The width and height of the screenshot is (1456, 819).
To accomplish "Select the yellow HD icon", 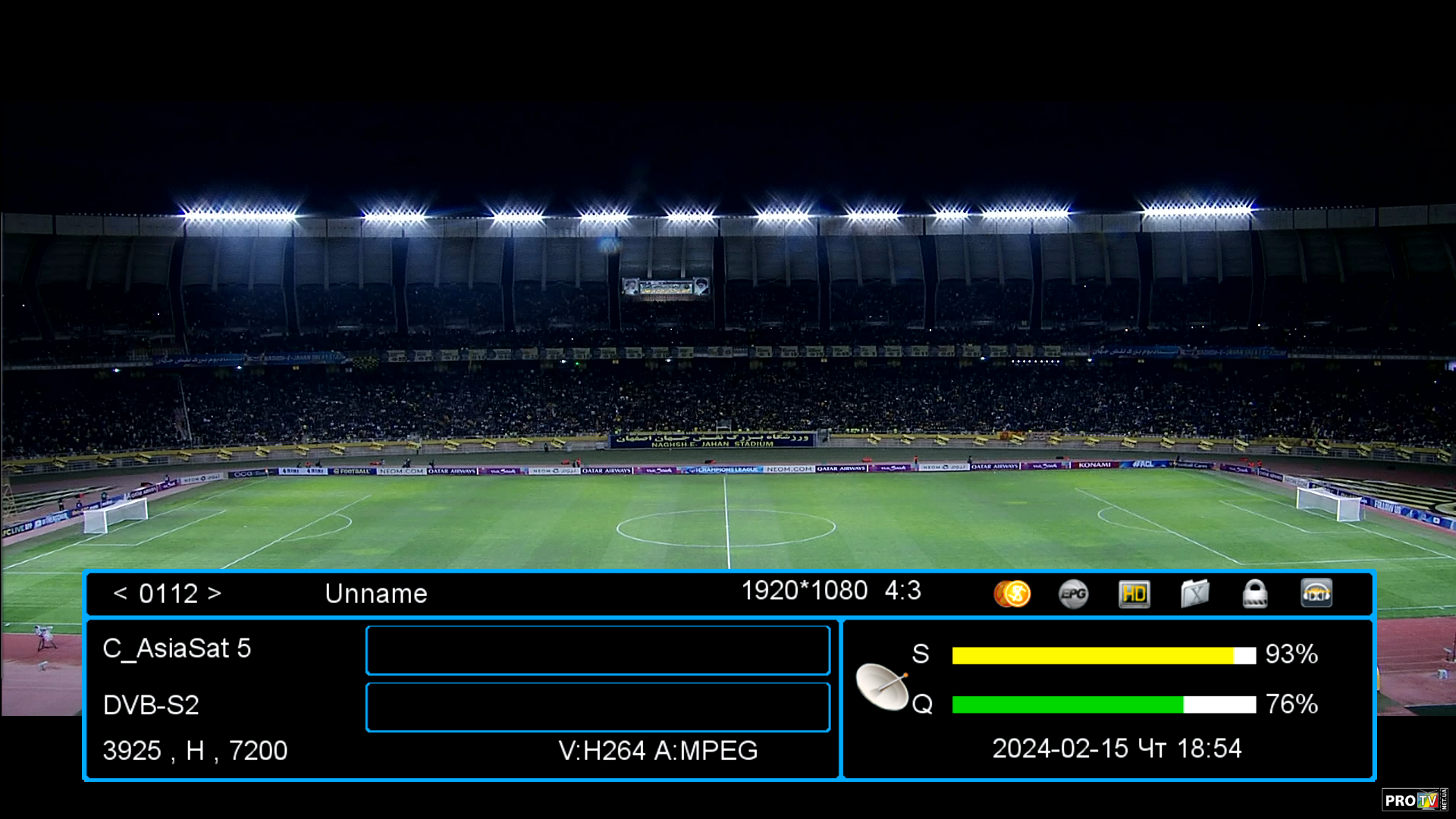I will (1134, 594).
